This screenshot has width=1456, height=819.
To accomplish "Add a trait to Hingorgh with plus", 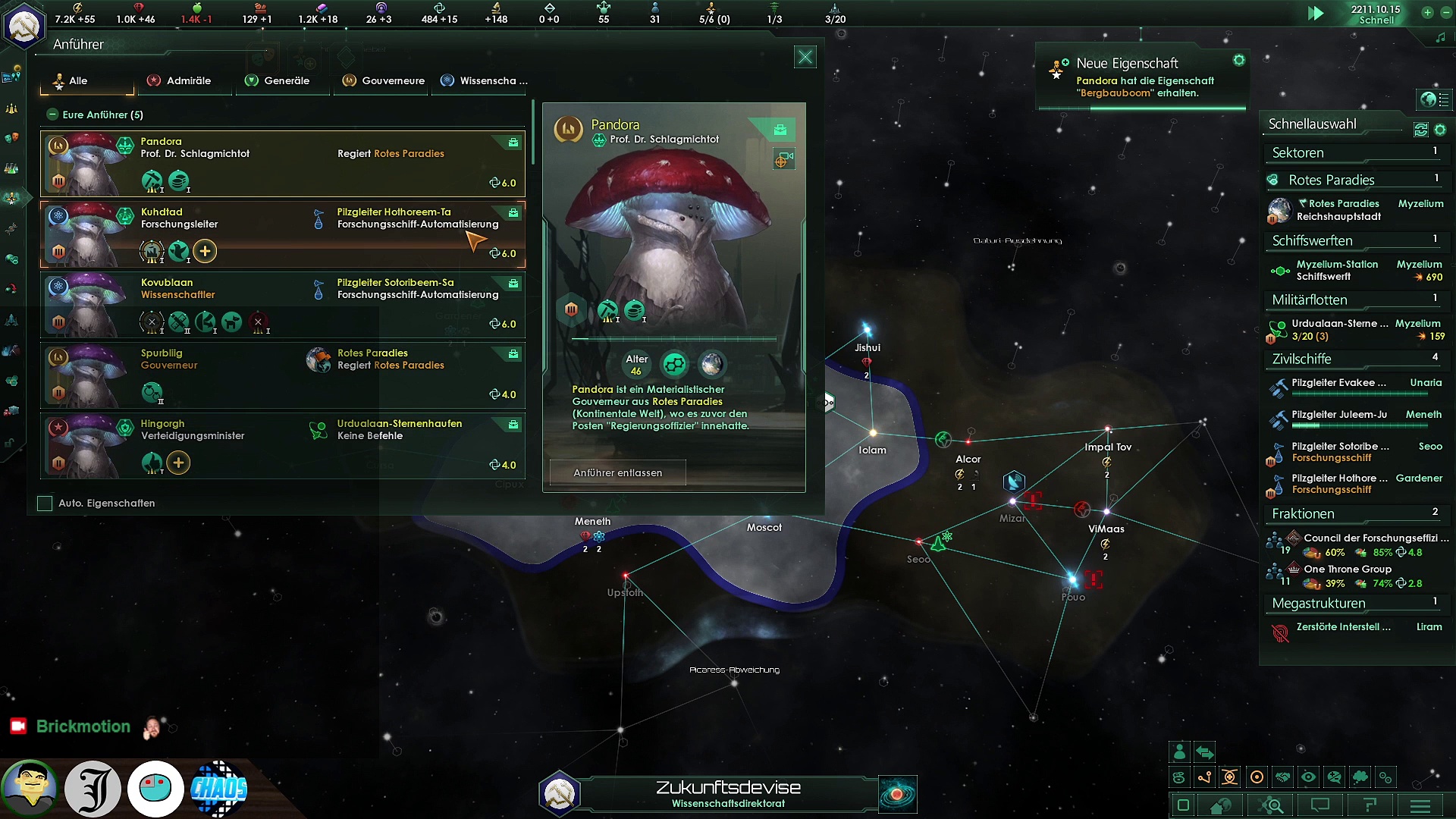I will [178, 463].
